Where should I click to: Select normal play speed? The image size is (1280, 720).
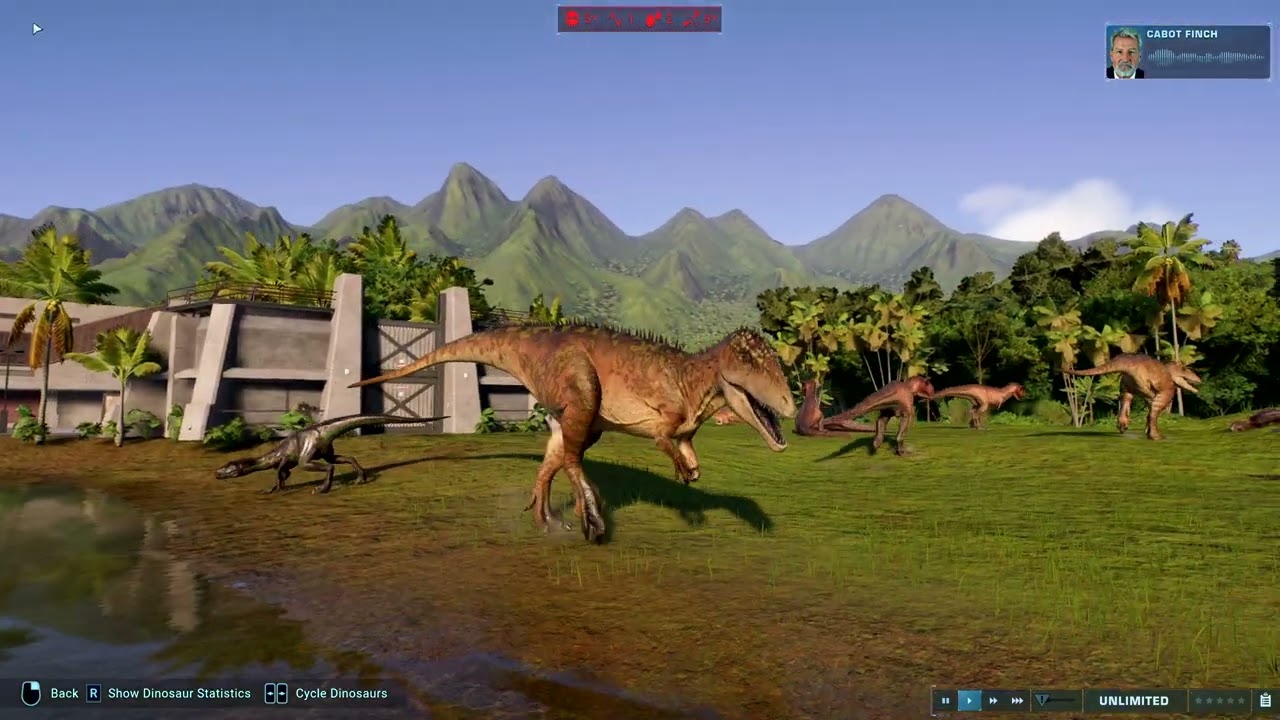(x=969, y=701)
